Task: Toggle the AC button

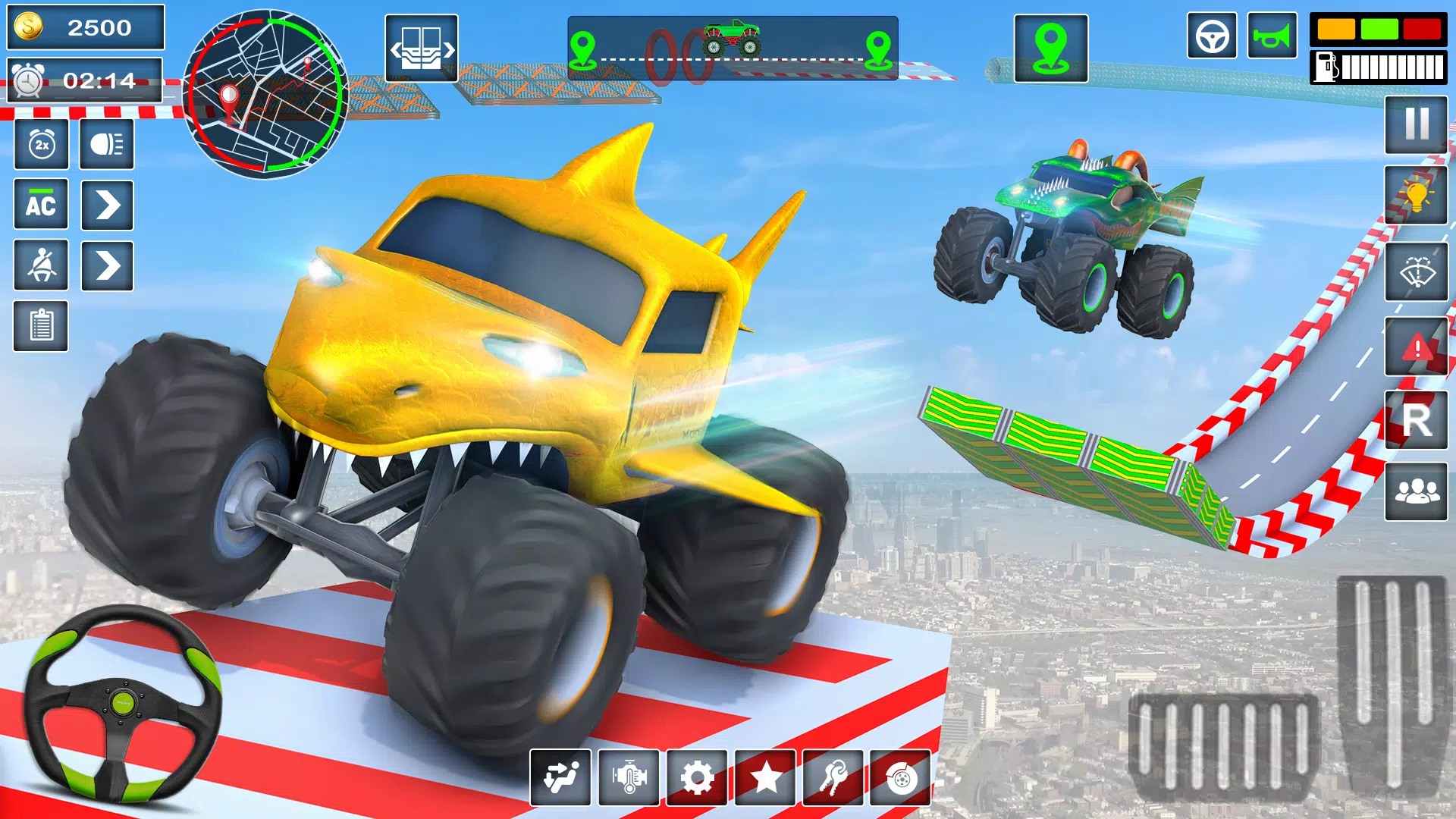Action: 41,205
